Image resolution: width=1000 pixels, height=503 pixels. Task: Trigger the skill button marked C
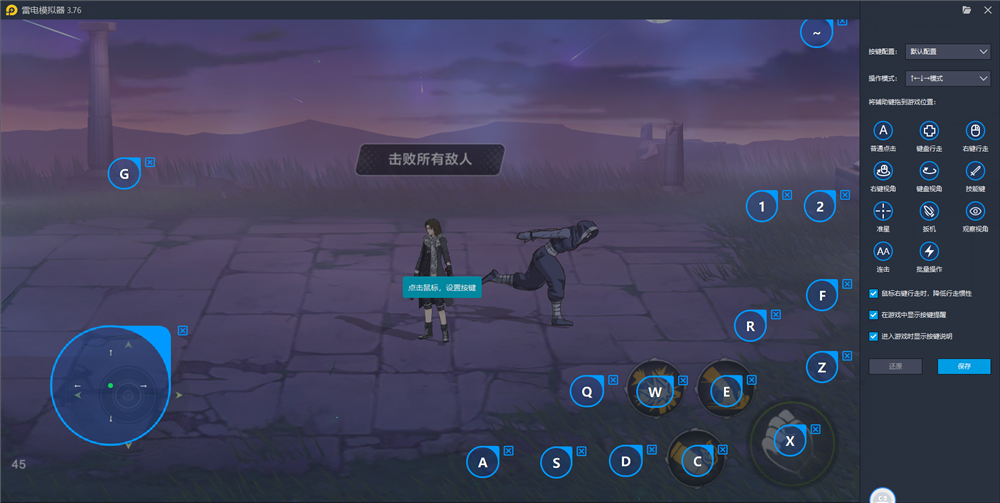[697, 461]
